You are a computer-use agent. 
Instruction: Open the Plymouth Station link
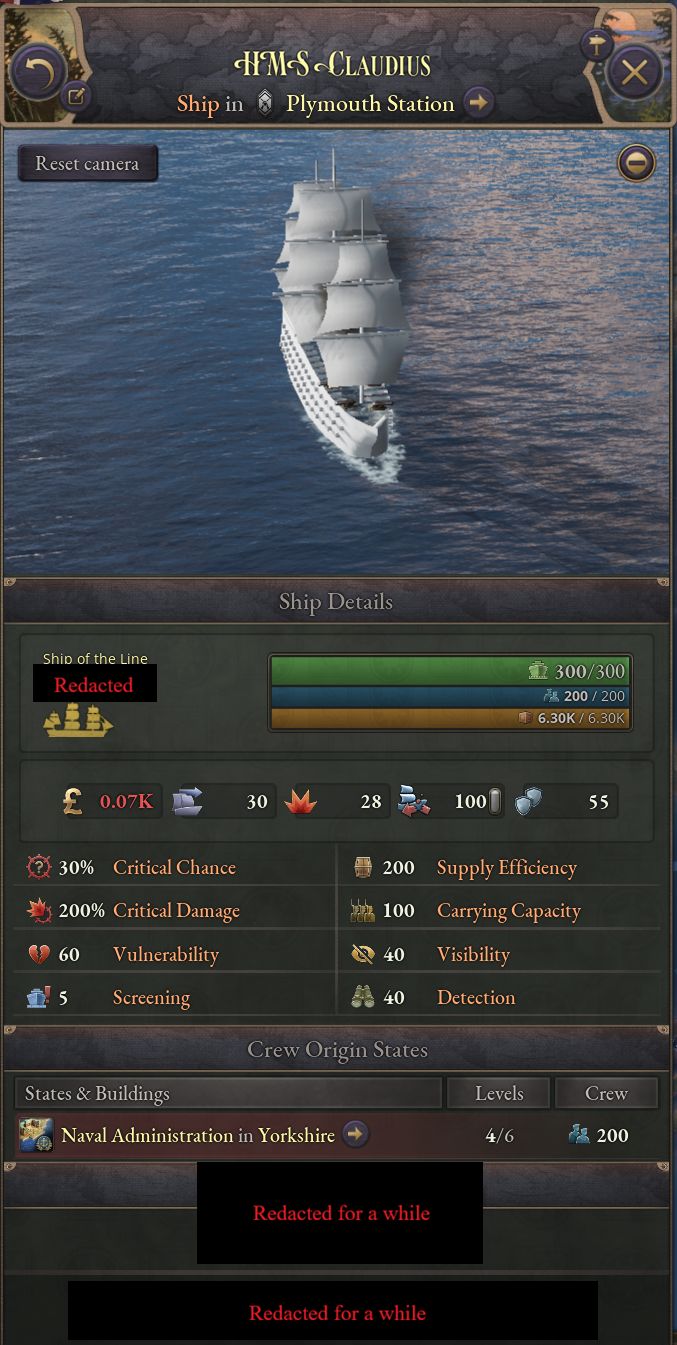[370, 104]
